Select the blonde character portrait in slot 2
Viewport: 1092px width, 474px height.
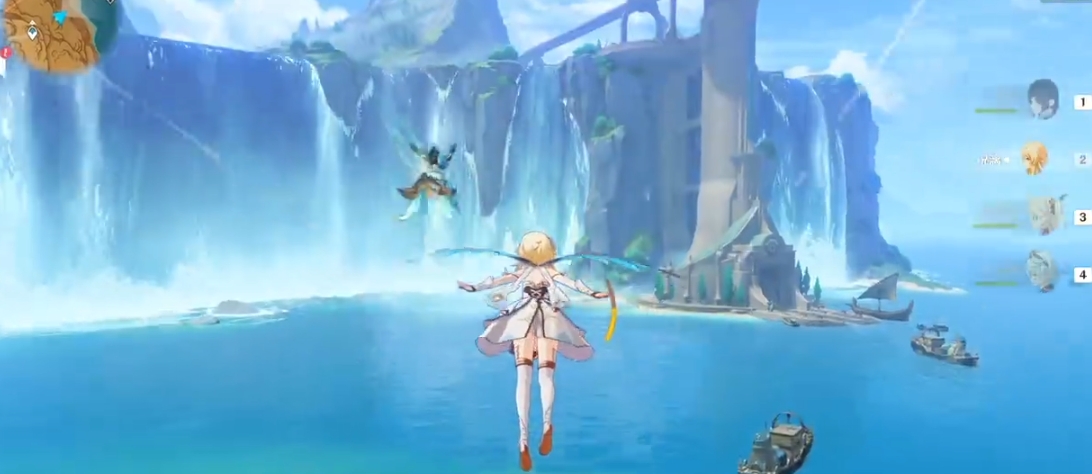pos(1035,158)
